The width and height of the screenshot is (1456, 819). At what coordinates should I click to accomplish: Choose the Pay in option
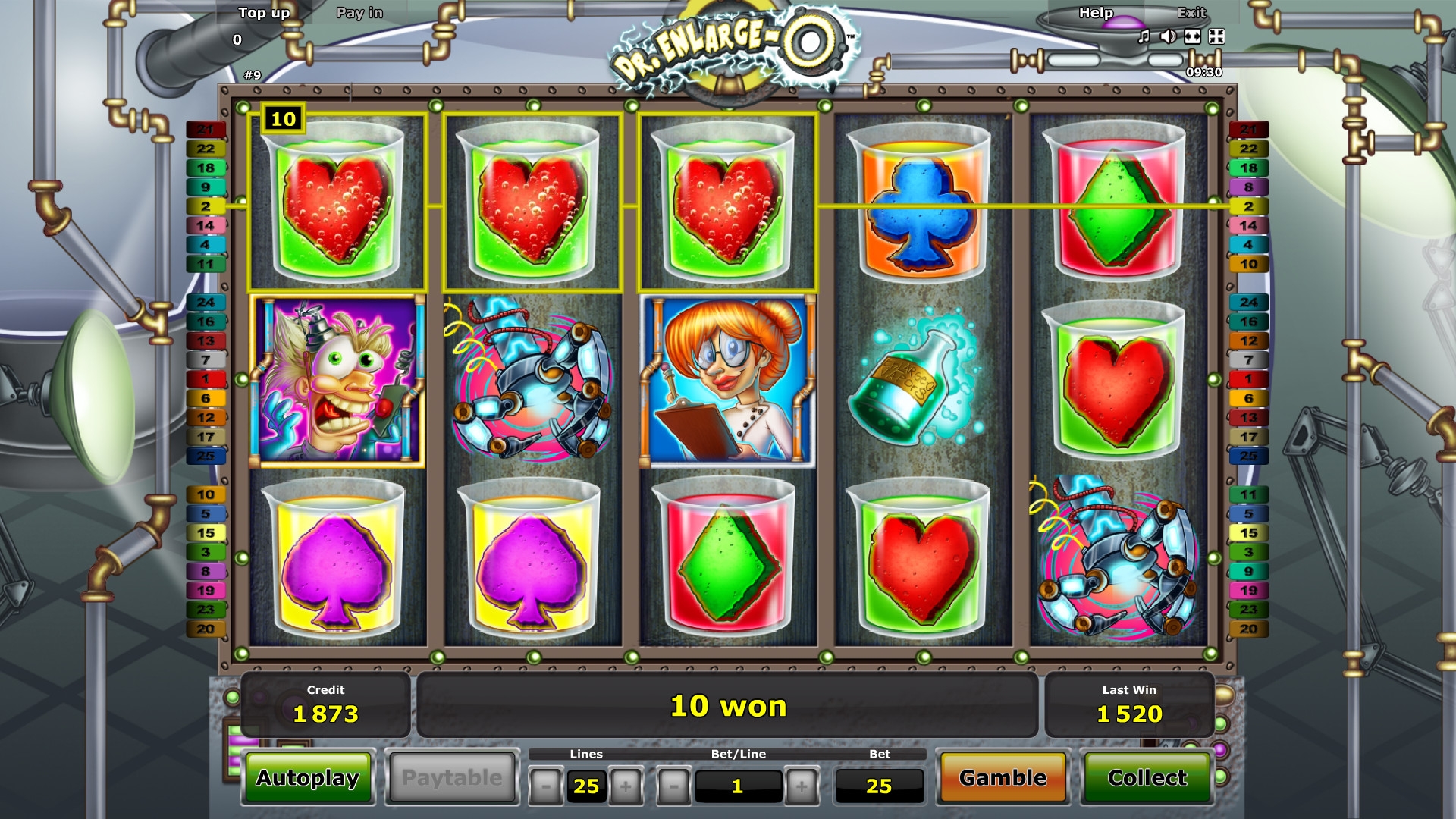click(359, 13)
